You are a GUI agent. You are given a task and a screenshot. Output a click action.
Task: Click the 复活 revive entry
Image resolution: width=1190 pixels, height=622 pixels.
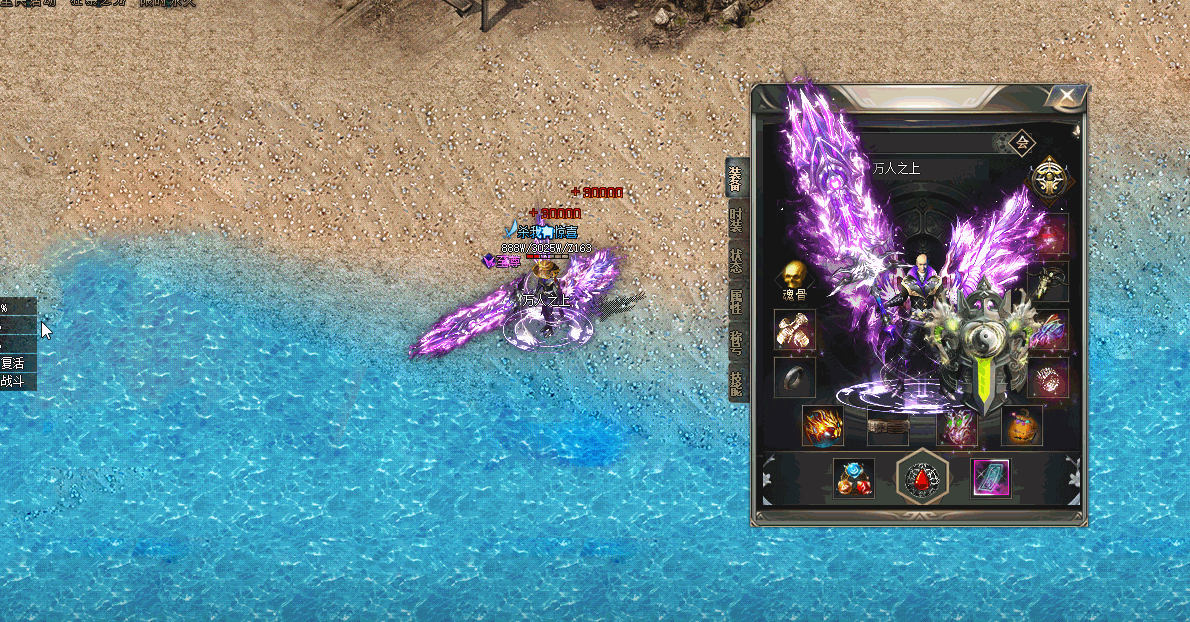coord(14,363)
